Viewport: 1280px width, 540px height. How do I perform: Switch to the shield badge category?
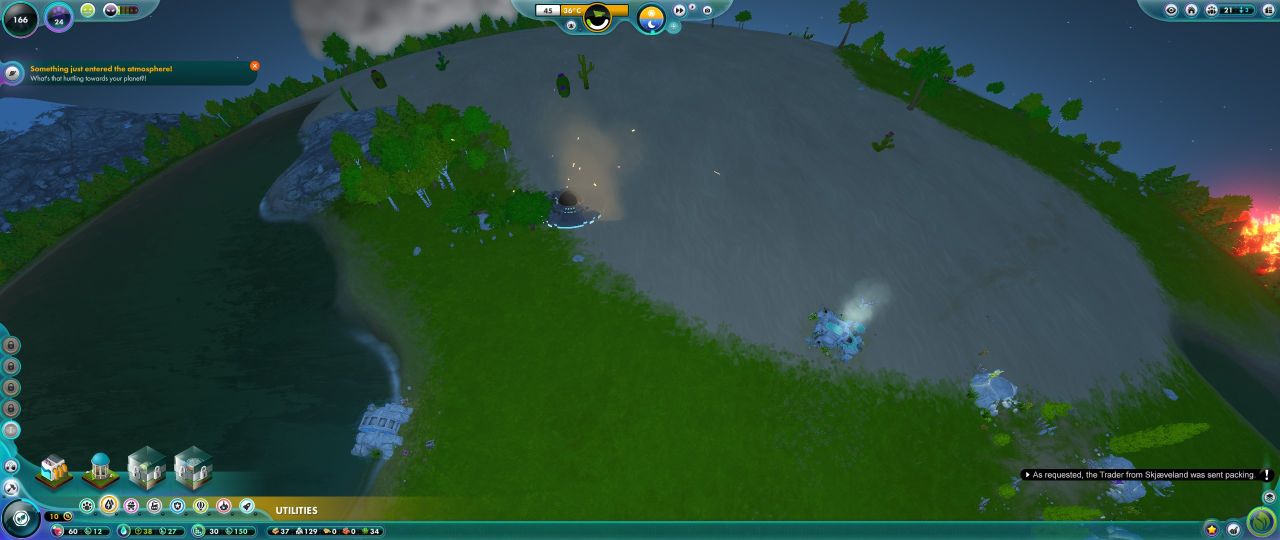click(x=178, y=506)
